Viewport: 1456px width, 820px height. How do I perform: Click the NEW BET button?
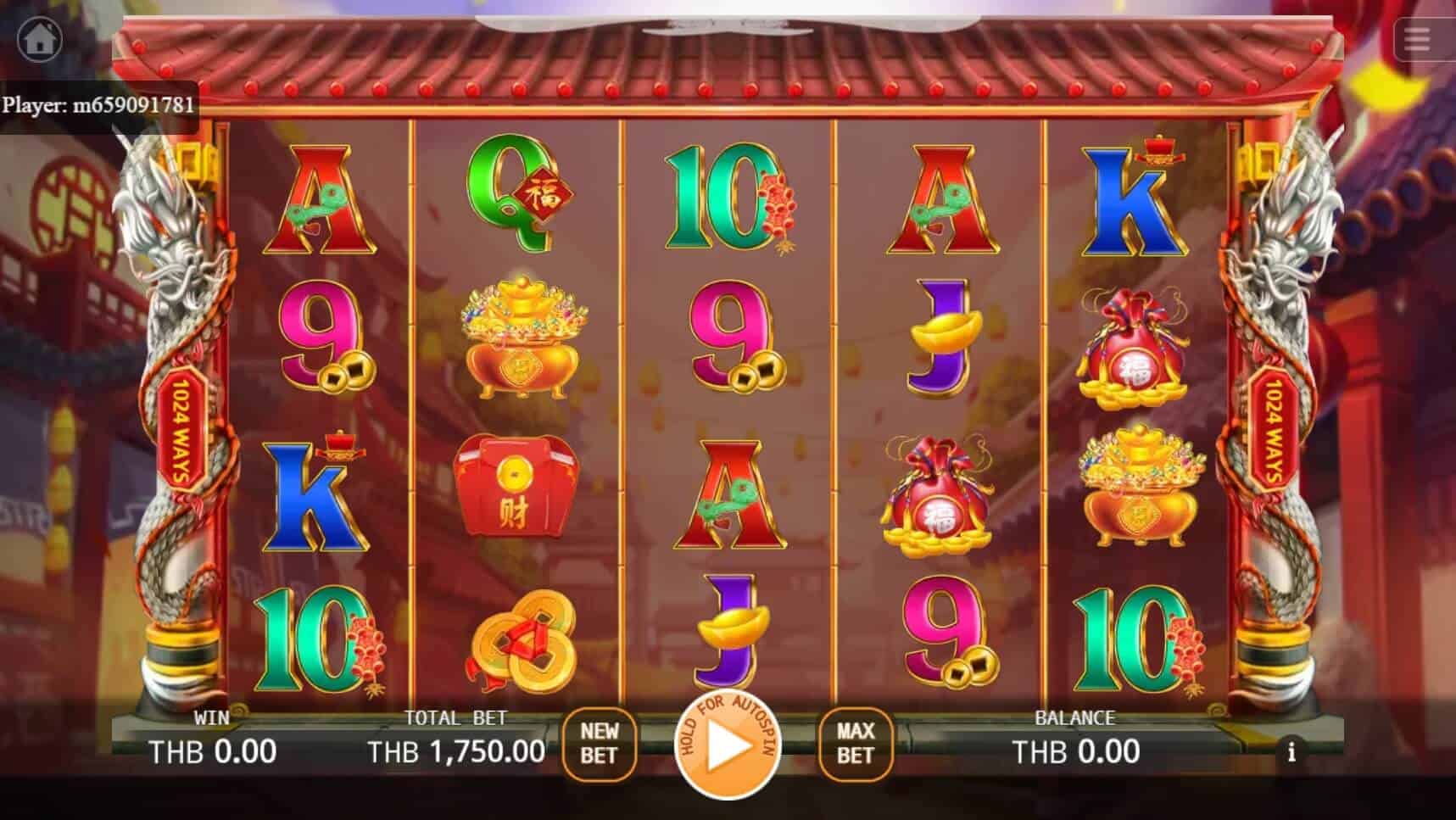[x=599, y=743]
